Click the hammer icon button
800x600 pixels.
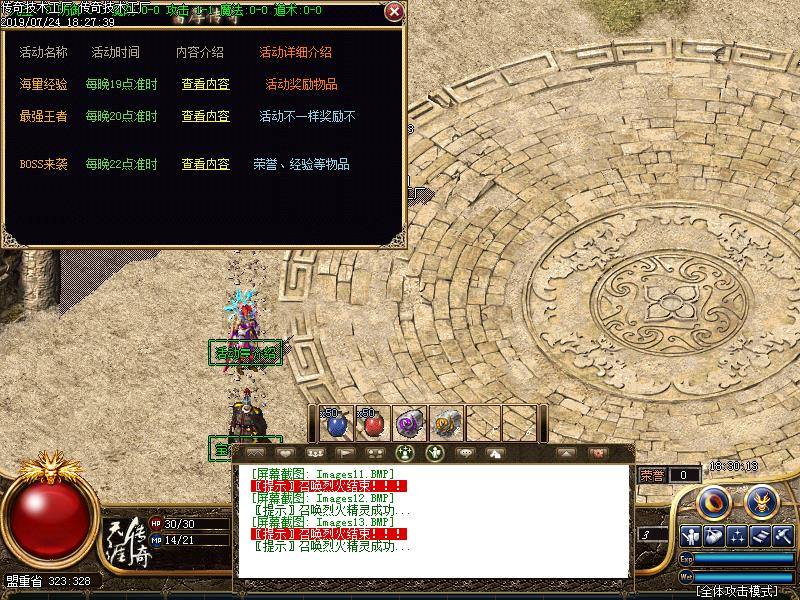(783, 536)
